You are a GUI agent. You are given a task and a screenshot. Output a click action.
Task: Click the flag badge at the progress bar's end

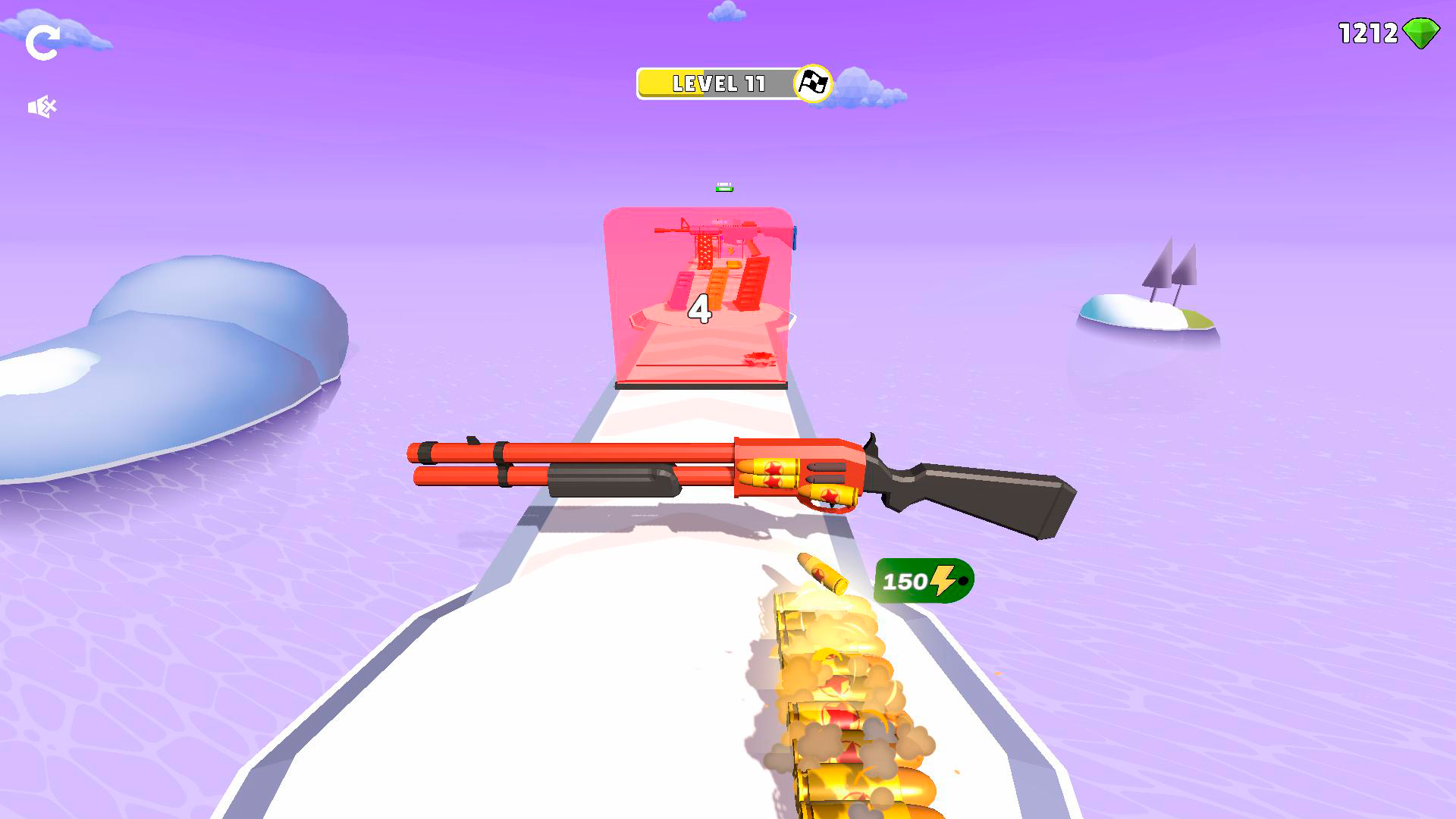click(812, 84)
